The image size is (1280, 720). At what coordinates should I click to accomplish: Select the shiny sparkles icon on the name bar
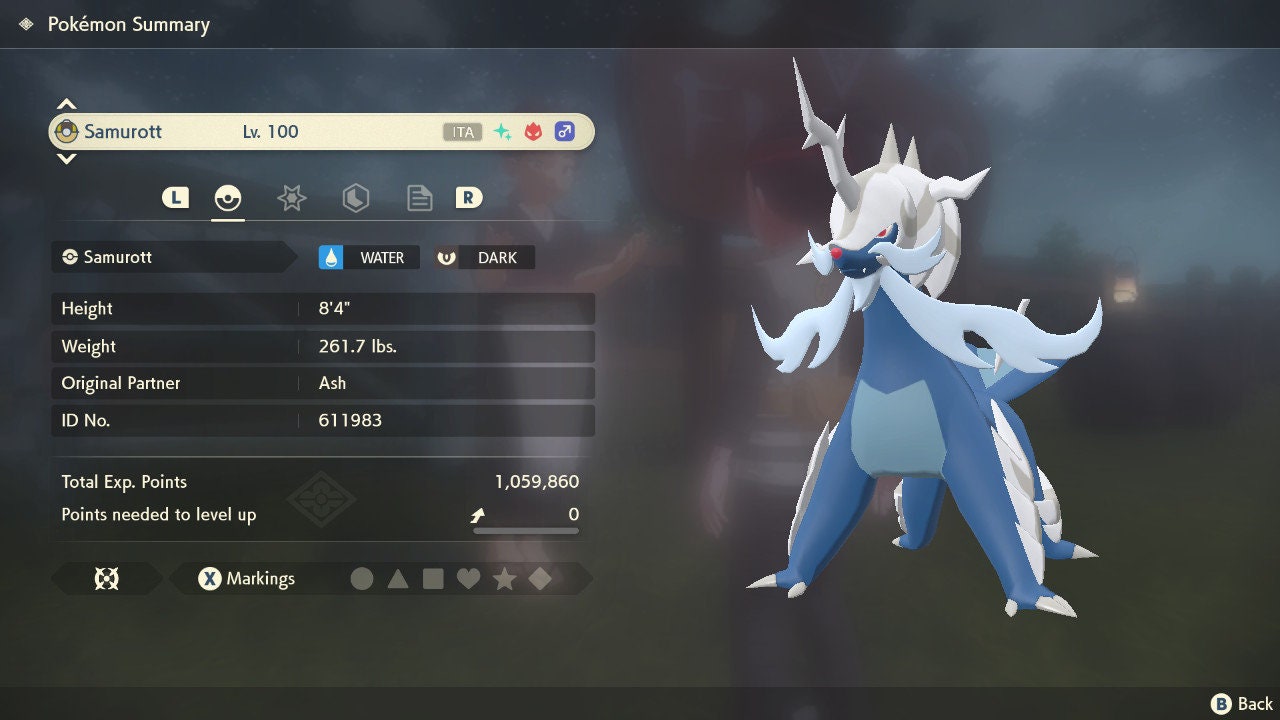[500, 130]
